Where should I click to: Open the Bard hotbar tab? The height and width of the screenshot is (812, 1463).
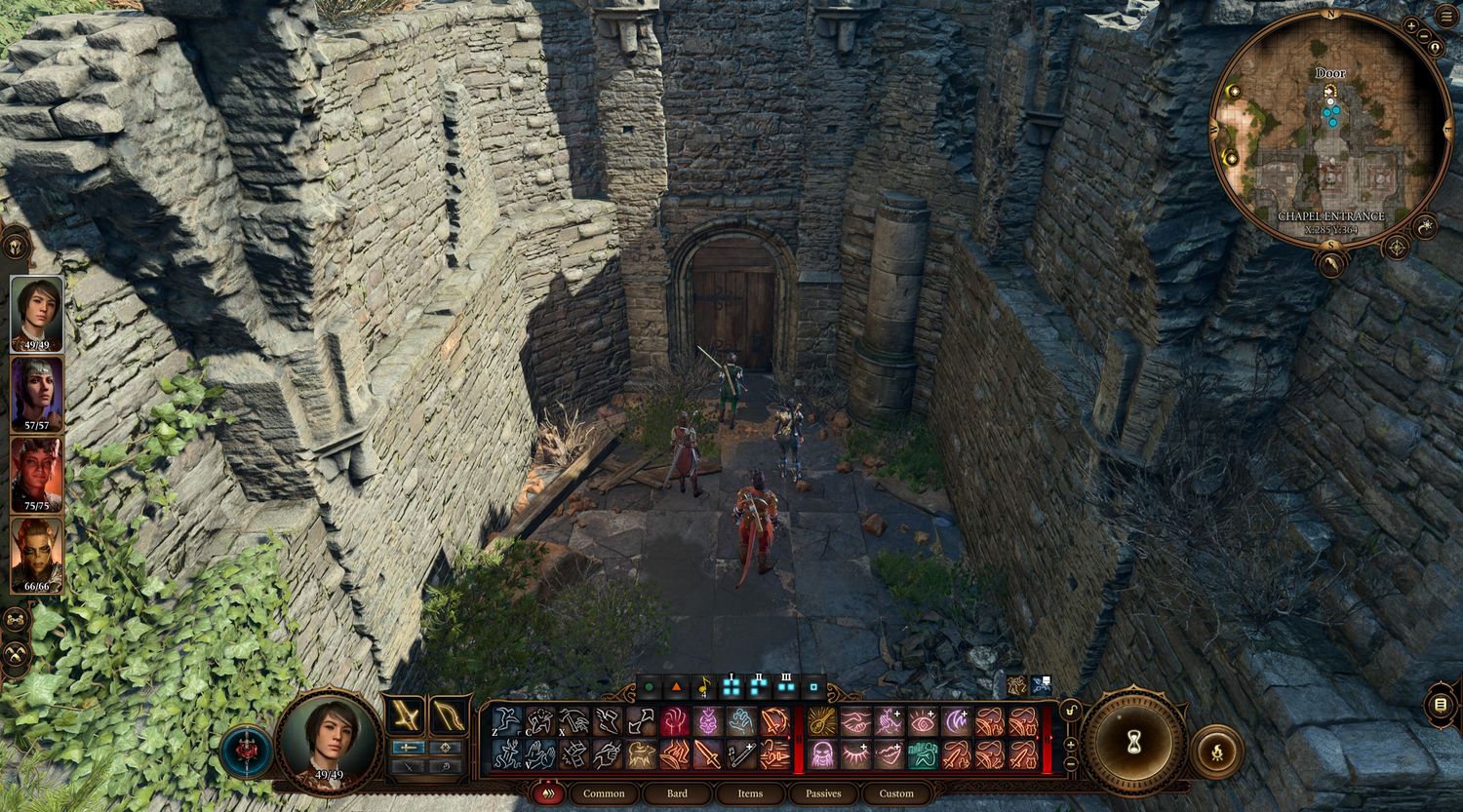click(677, 793)
